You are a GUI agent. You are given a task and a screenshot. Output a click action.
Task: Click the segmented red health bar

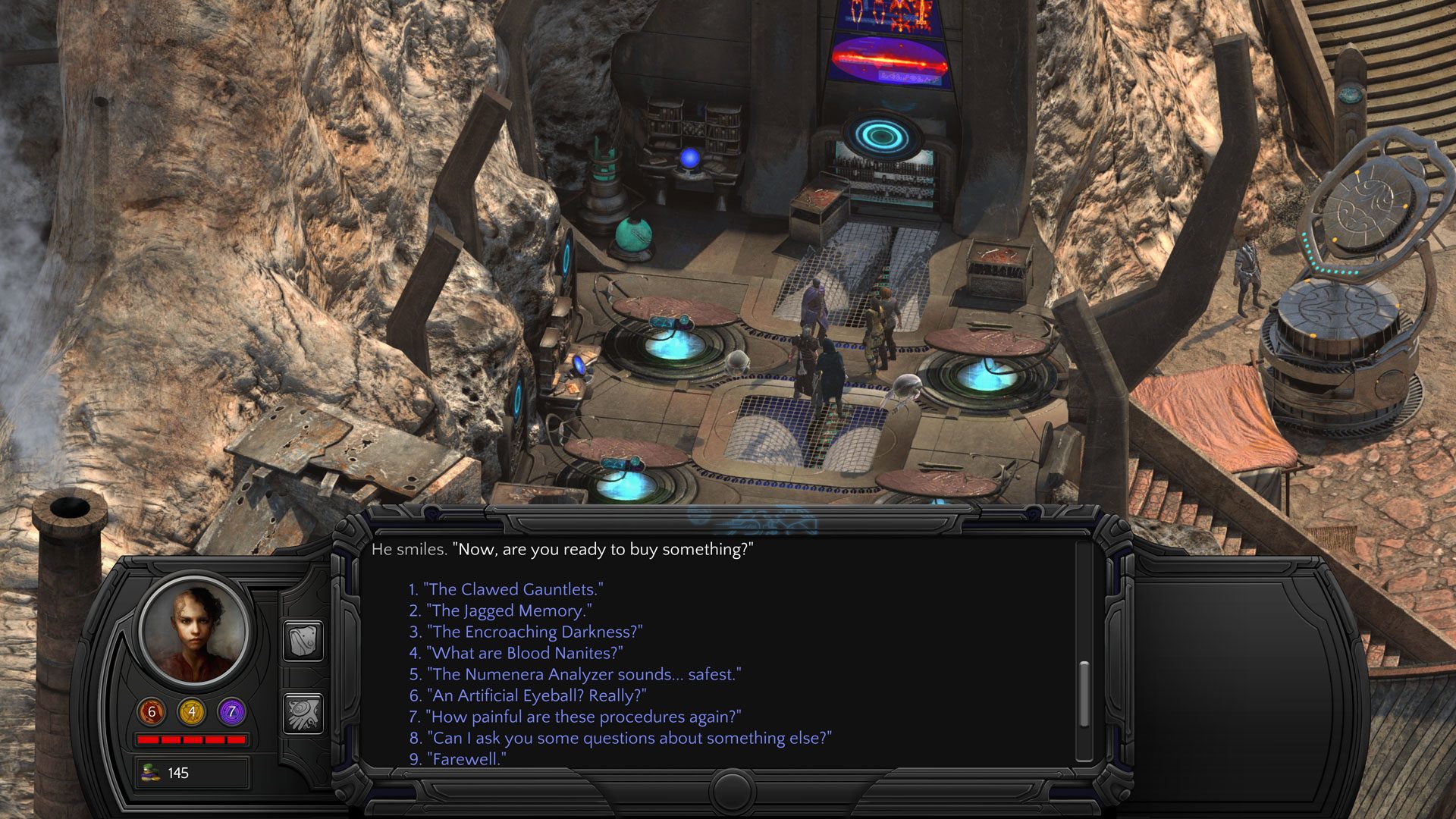click(190, 739)
